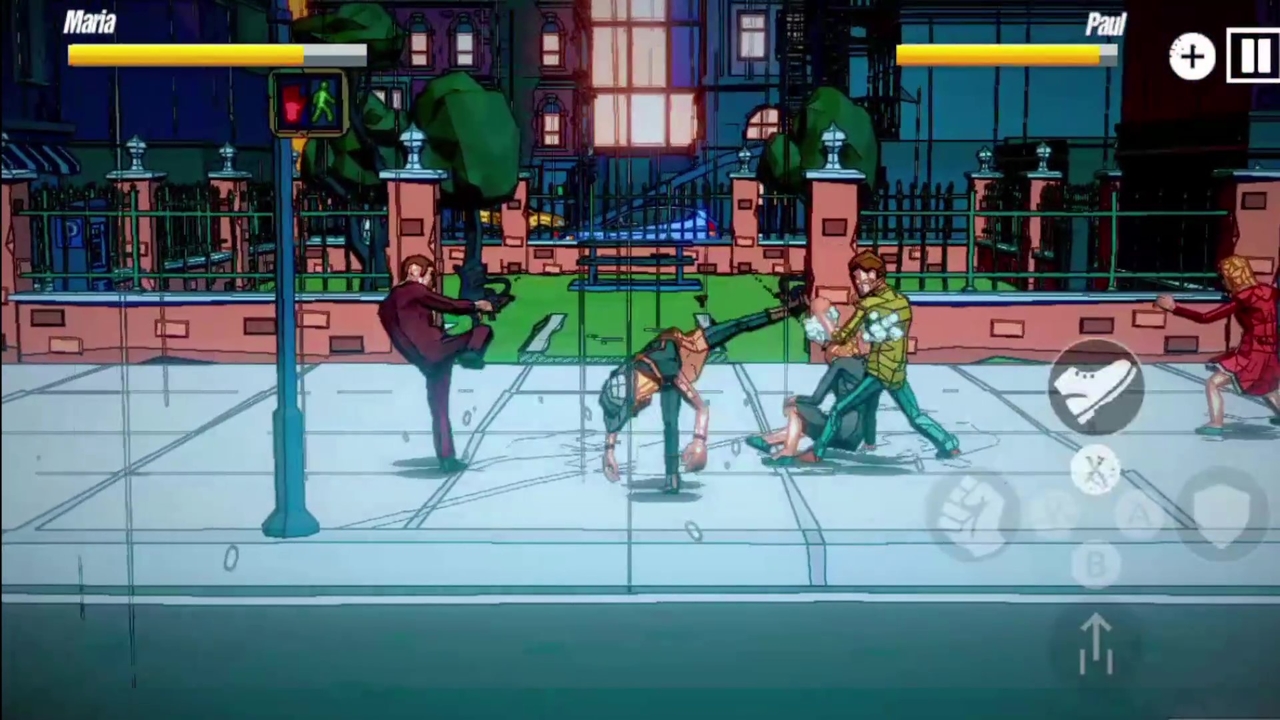Tap the Paul name label
Viewport: 1280px width, 720px height.
pyautogui.click(x=1106, y=23)
